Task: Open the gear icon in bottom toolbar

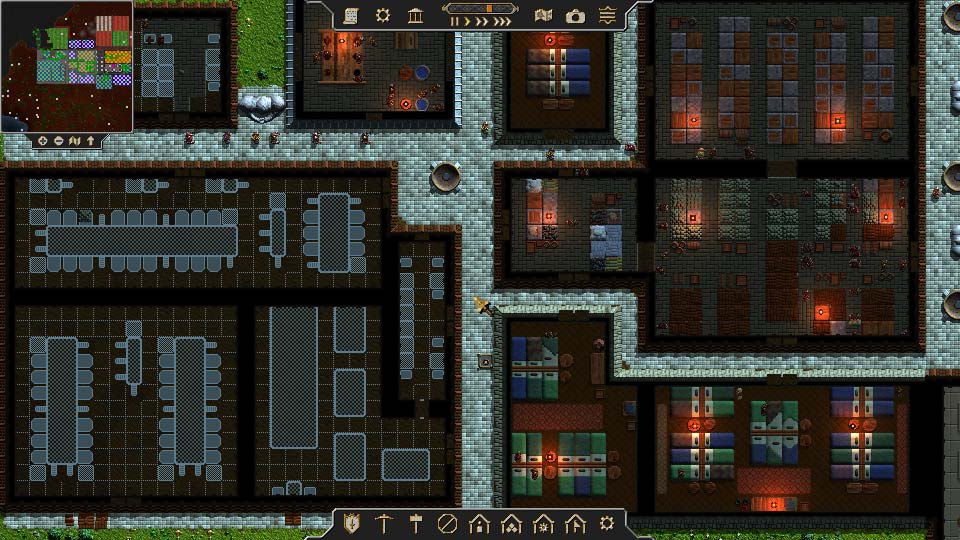Action: pos(607,523)
